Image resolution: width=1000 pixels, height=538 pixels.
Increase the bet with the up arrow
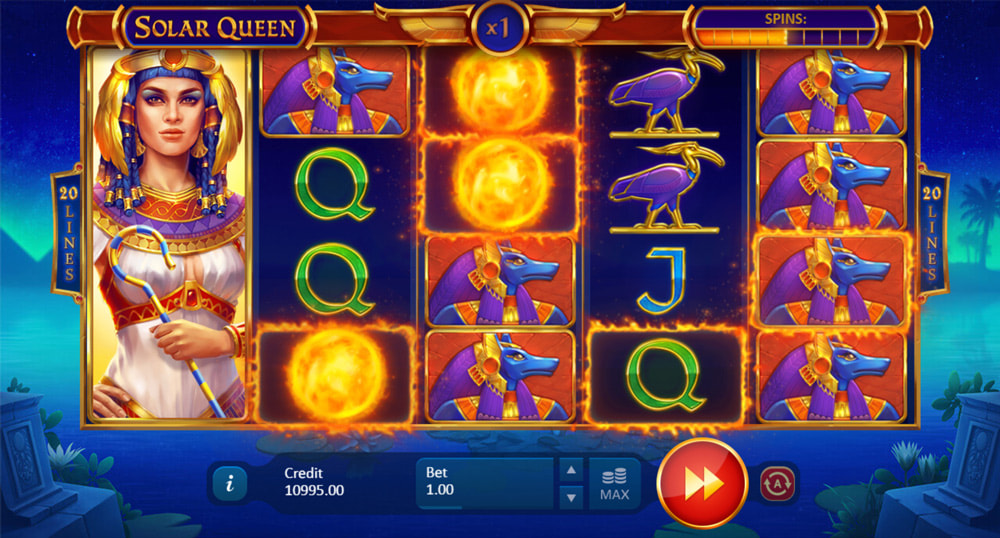[x=570, y=469]
